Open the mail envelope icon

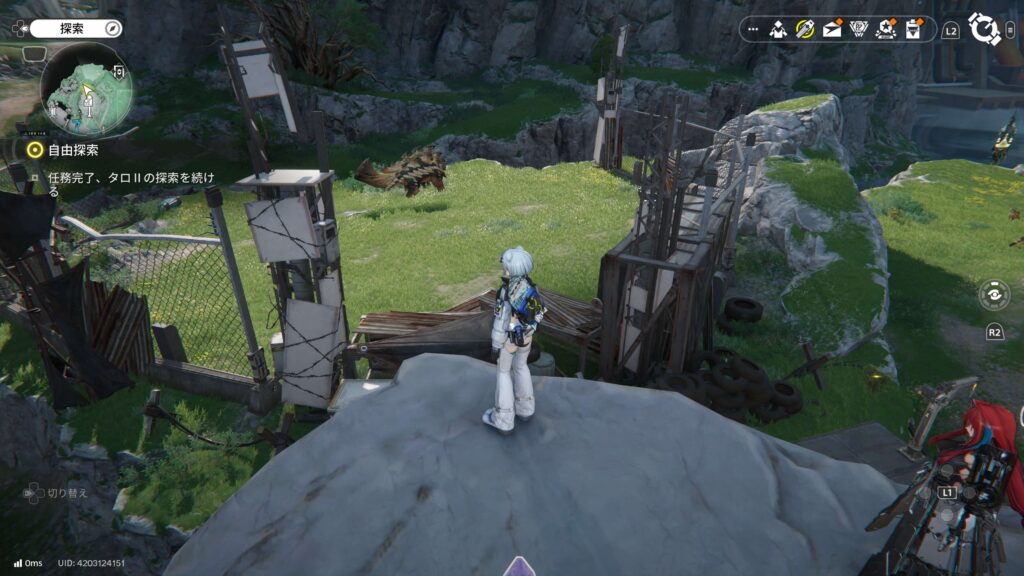[x=832, y=29]
